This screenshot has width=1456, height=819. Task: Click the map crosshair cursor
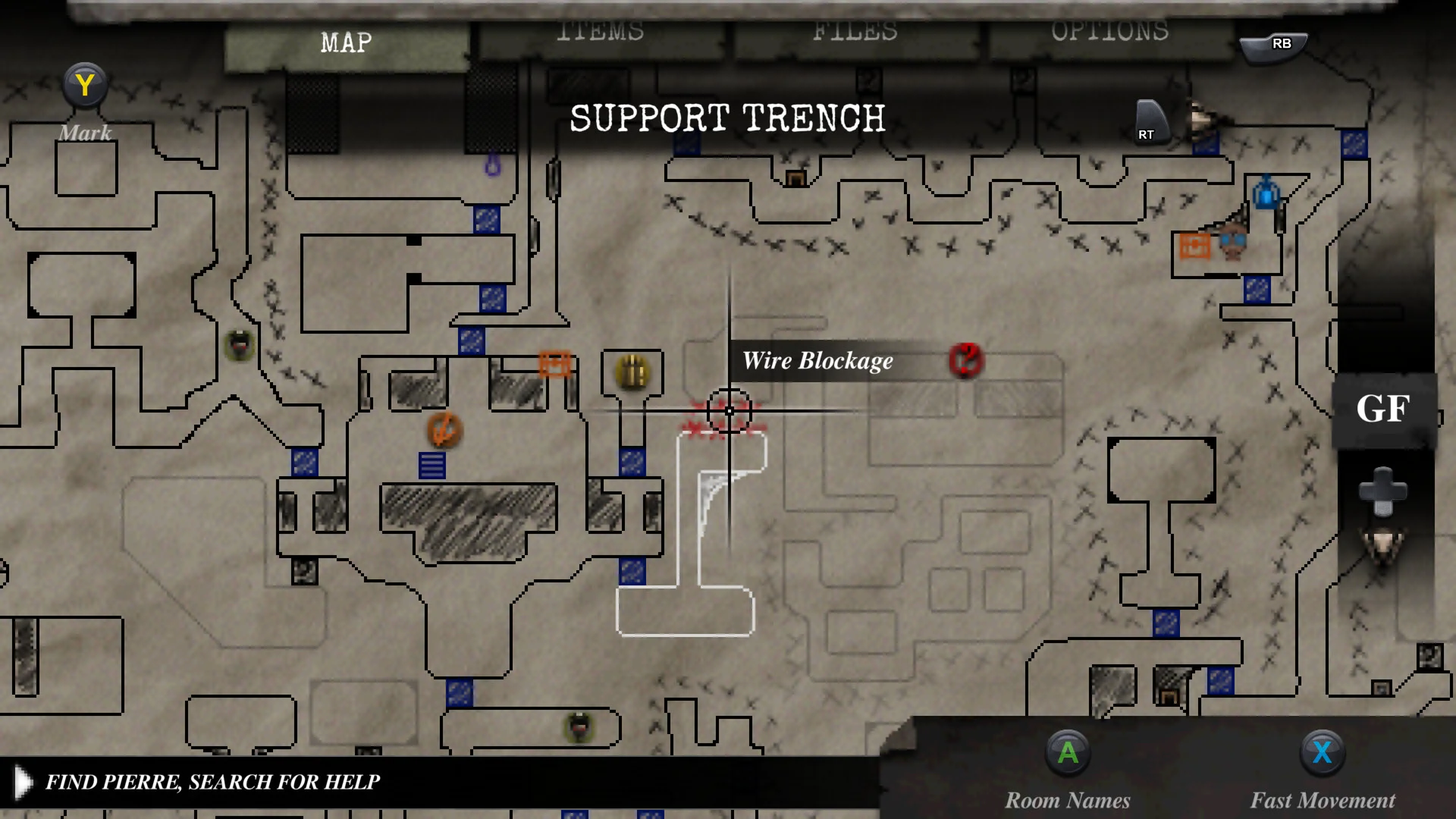click(730, 411)
